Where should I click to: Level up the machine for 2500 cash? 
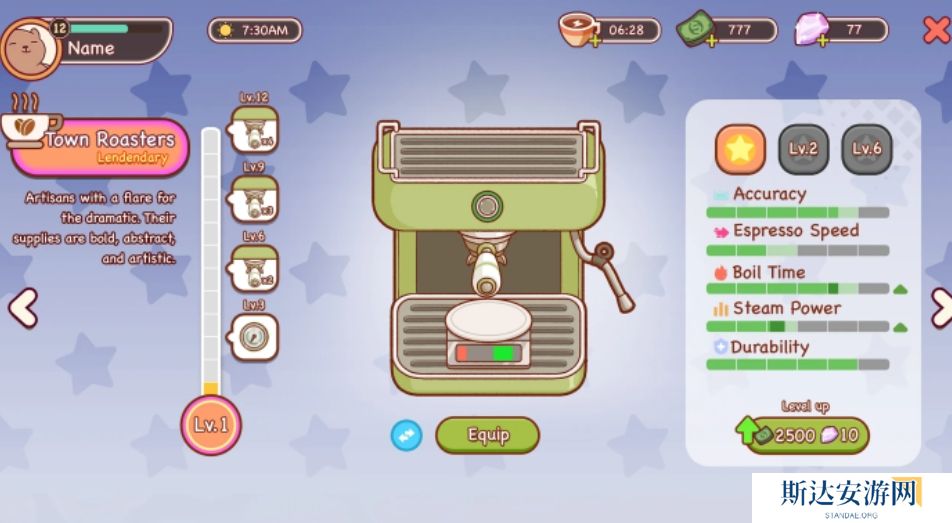[x=806, y=436]
